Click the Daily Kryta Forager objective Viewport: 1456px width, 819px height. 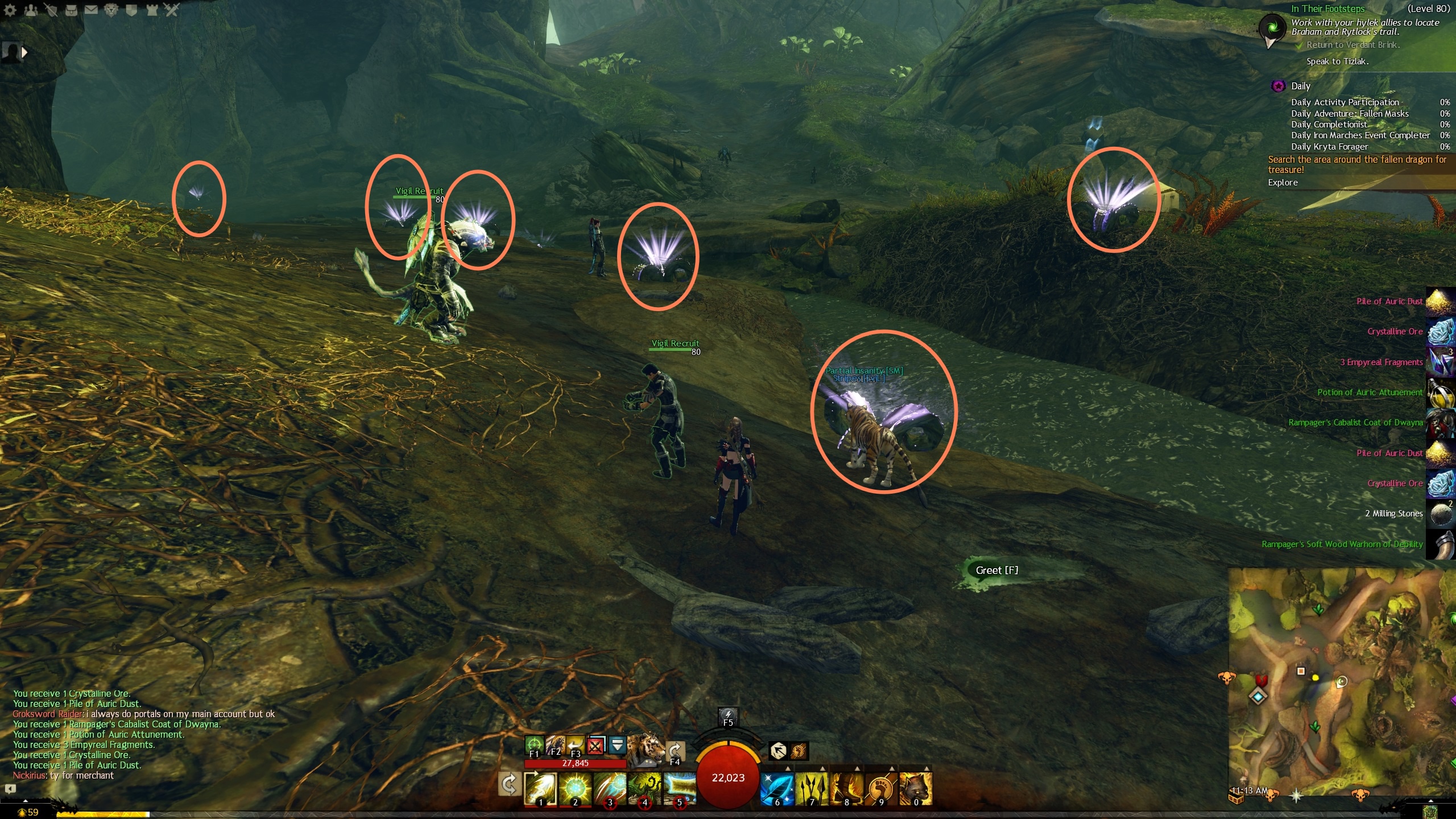coord(1329,147)
